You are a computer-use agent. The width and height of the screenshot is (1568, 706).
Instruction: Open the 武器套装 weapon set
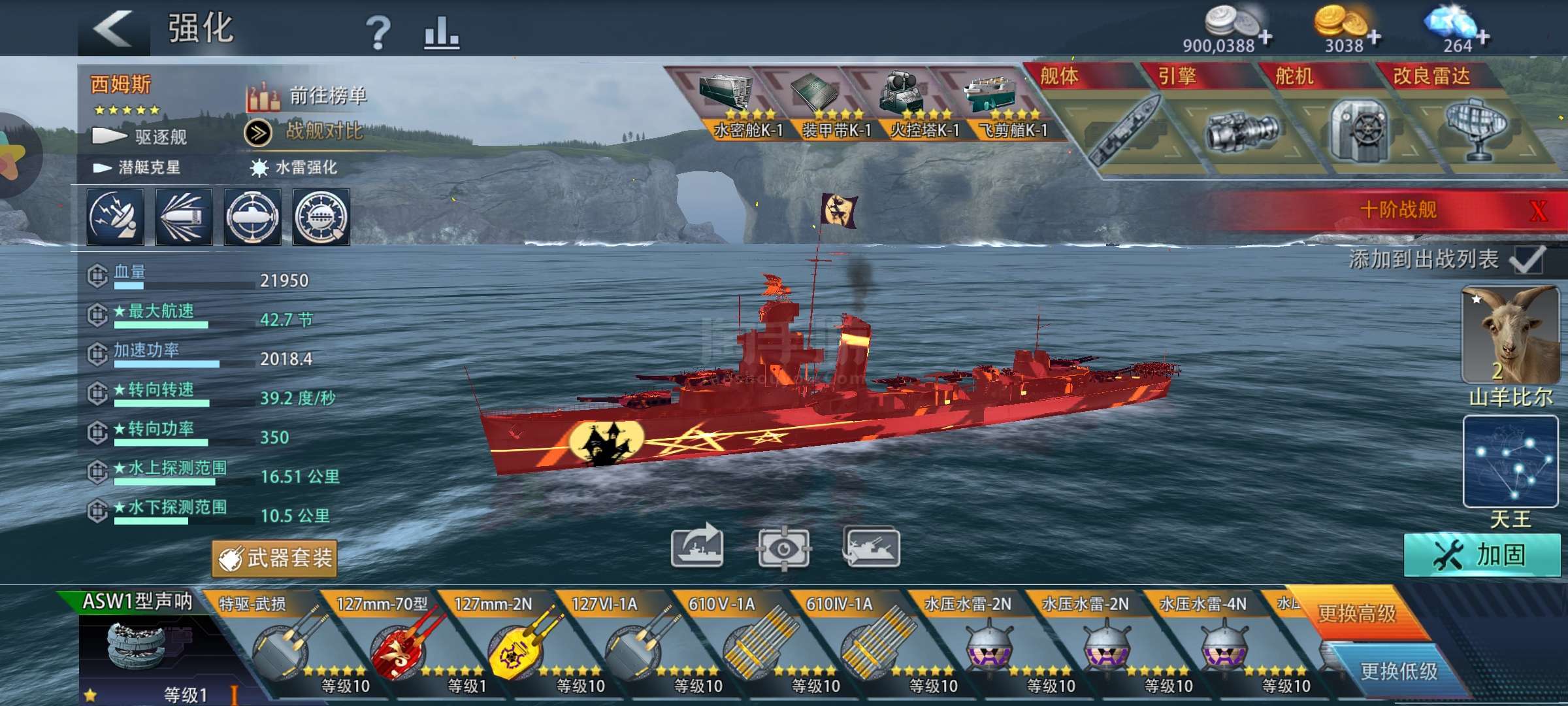point(275,558)
